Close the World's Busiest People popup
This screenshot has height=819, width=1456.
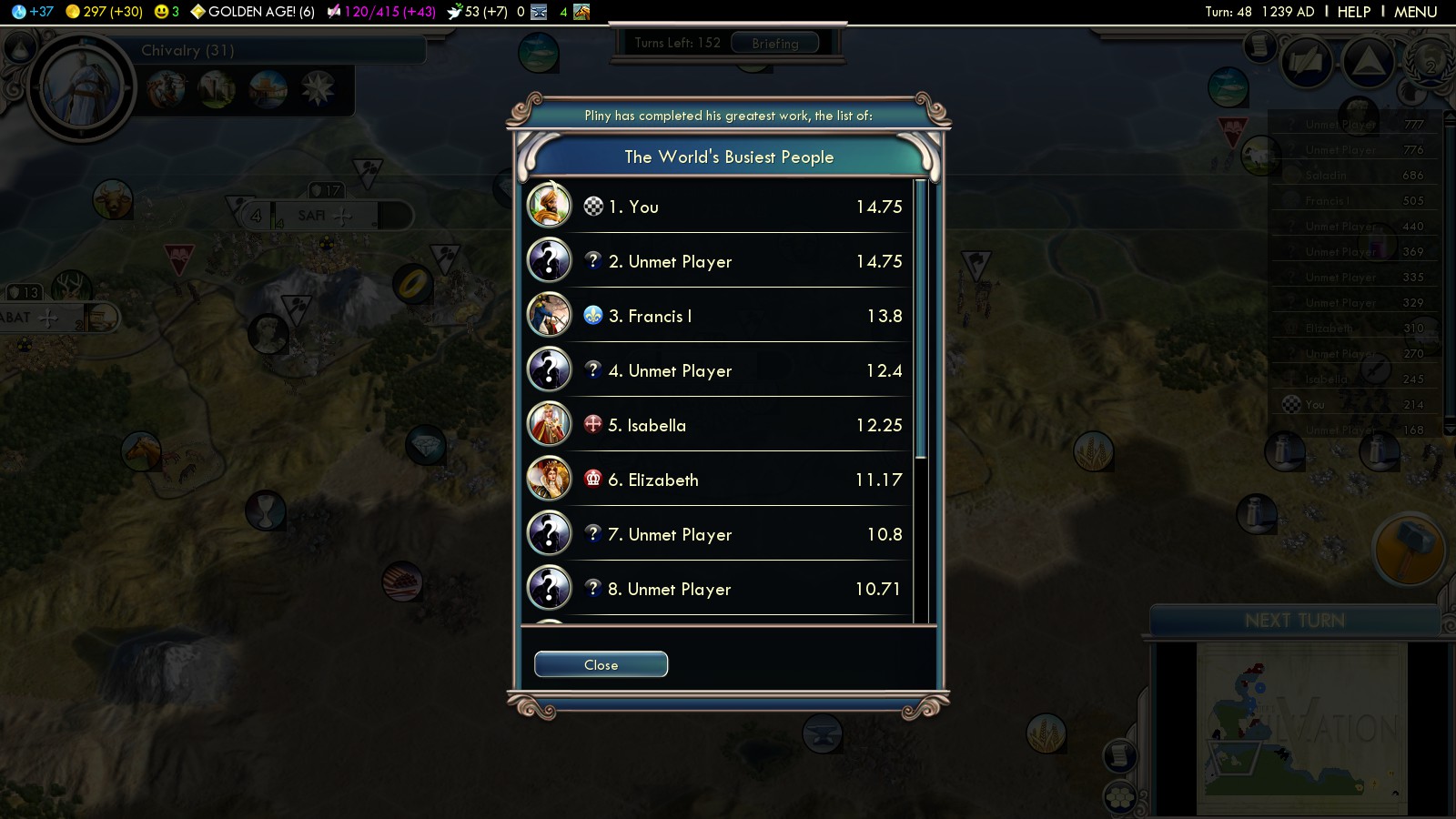pos(601,665)
